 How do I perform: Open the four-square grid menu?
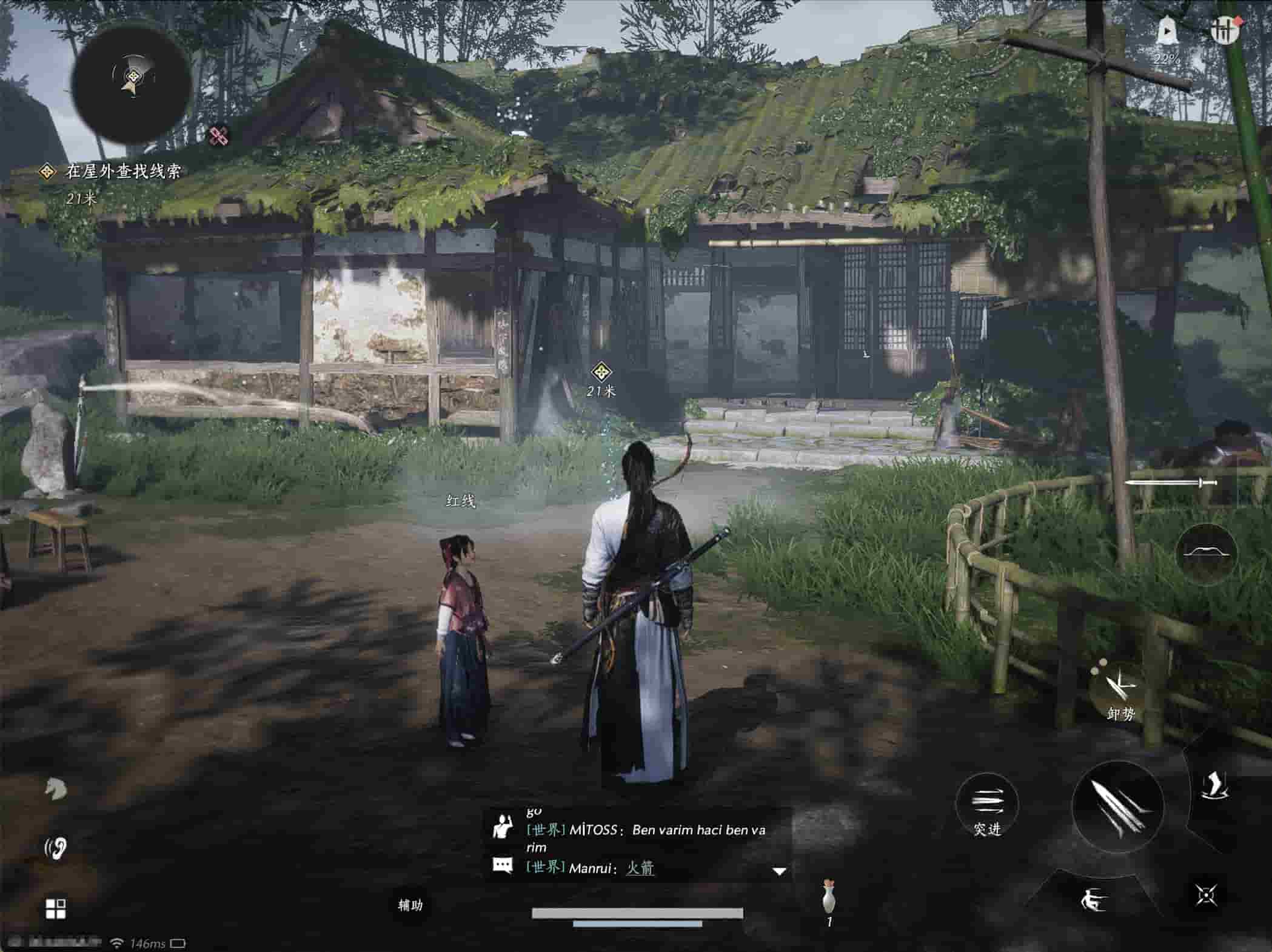tap(56, 908)
